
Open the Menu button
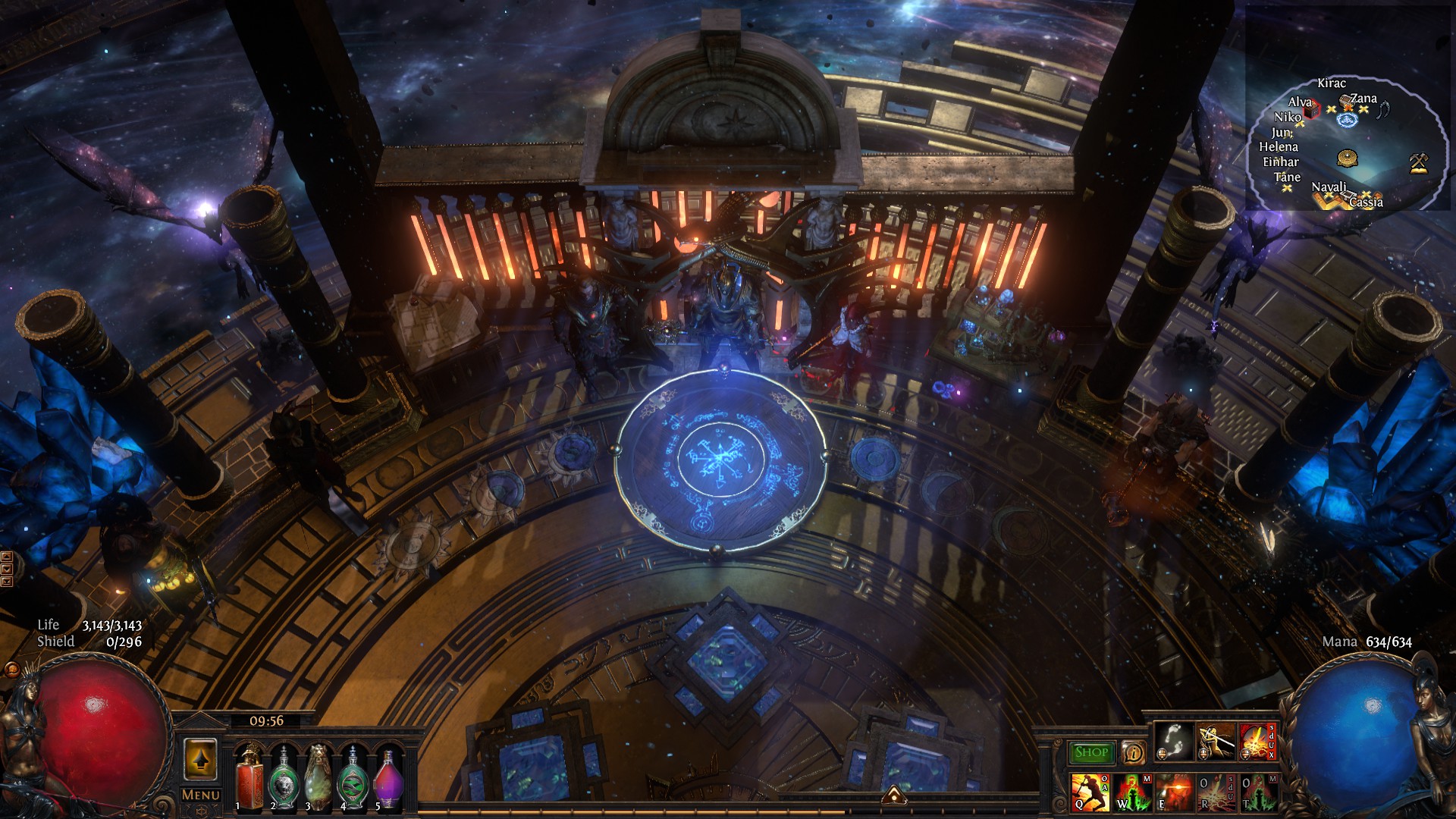click(x=201, y=795)
